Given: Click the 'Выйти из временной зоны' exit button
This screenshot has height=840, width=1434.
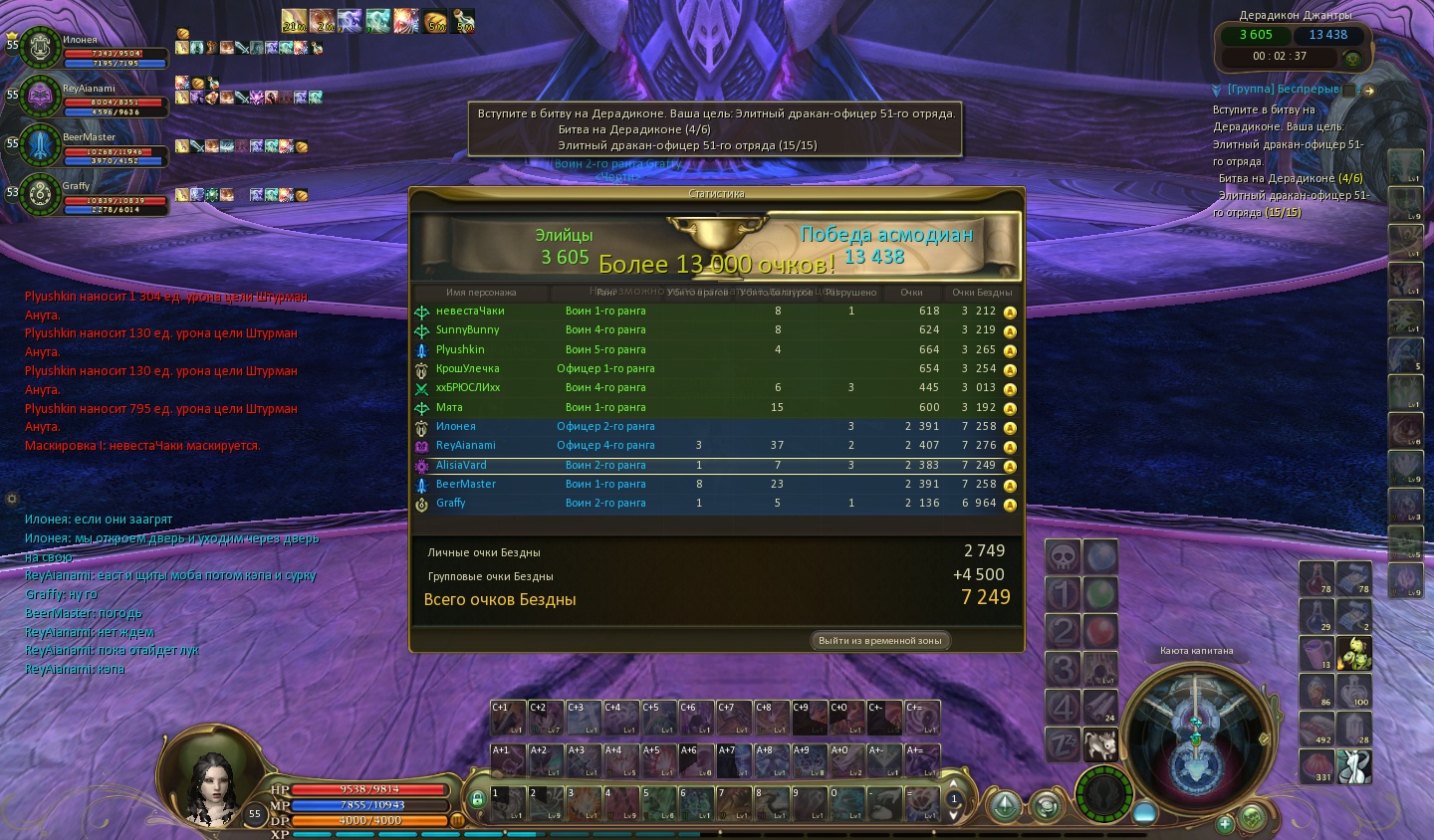Looking at the screenshot, I should tap(879, 641).
